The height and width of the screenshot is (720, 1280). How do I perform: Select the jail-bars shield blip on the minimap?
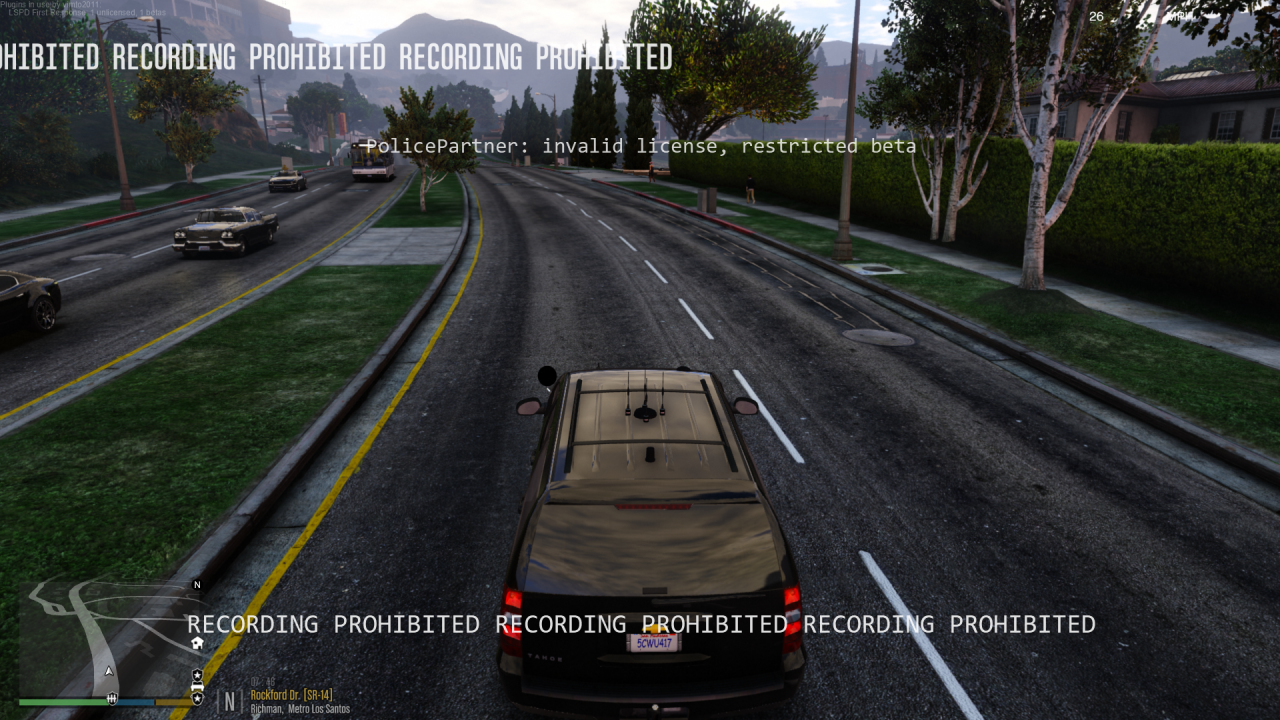click(113, 697)
